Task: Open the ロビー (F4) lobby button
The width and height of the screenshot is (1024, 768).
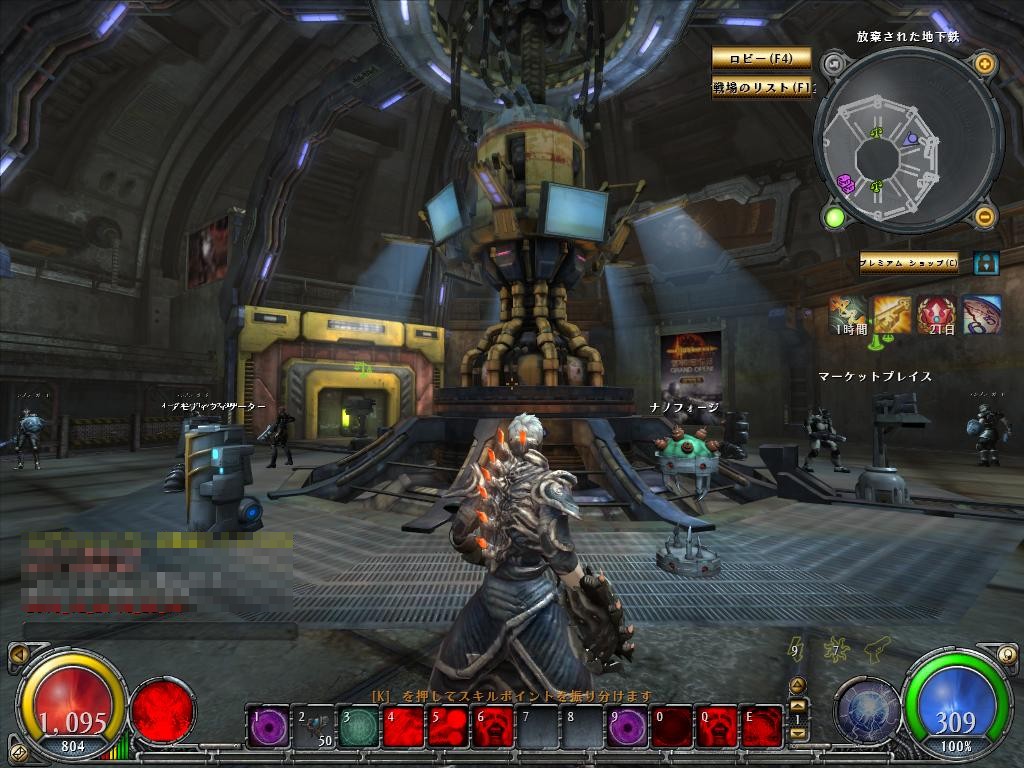Action: coord(761,58)
